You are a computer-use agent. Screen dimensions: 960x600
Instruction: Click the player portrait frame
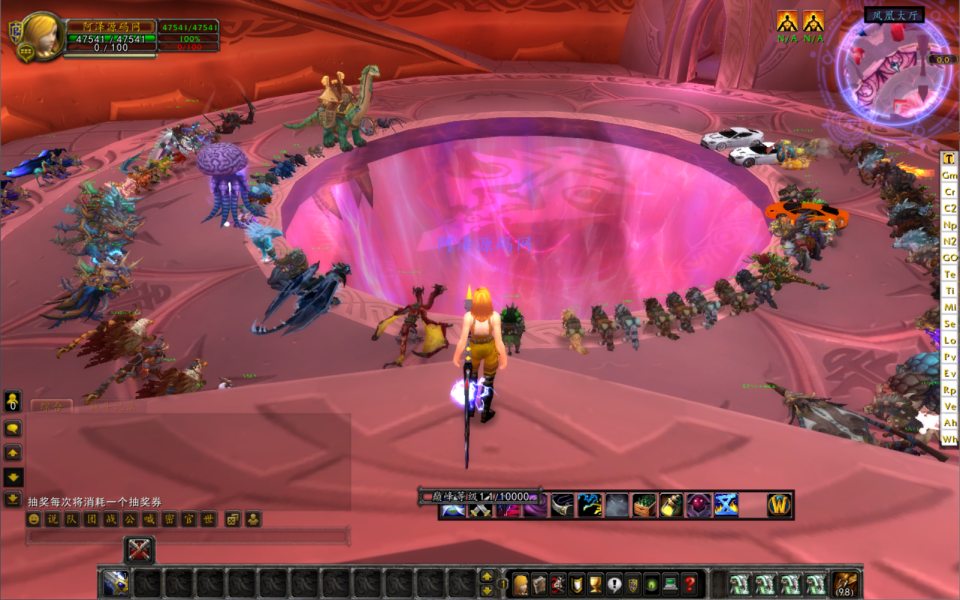(x=43, y=36)
